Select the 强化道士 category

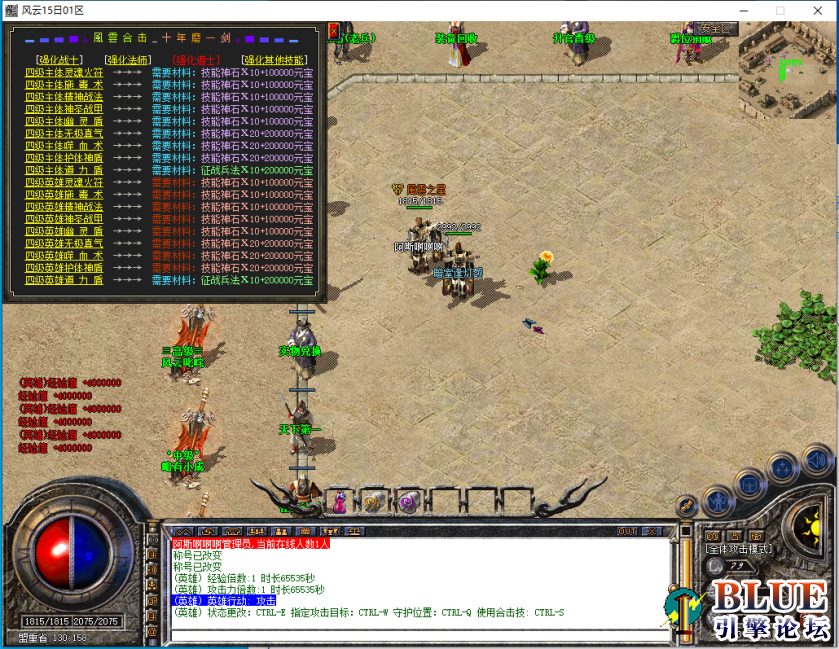click(x=196, y=60)
